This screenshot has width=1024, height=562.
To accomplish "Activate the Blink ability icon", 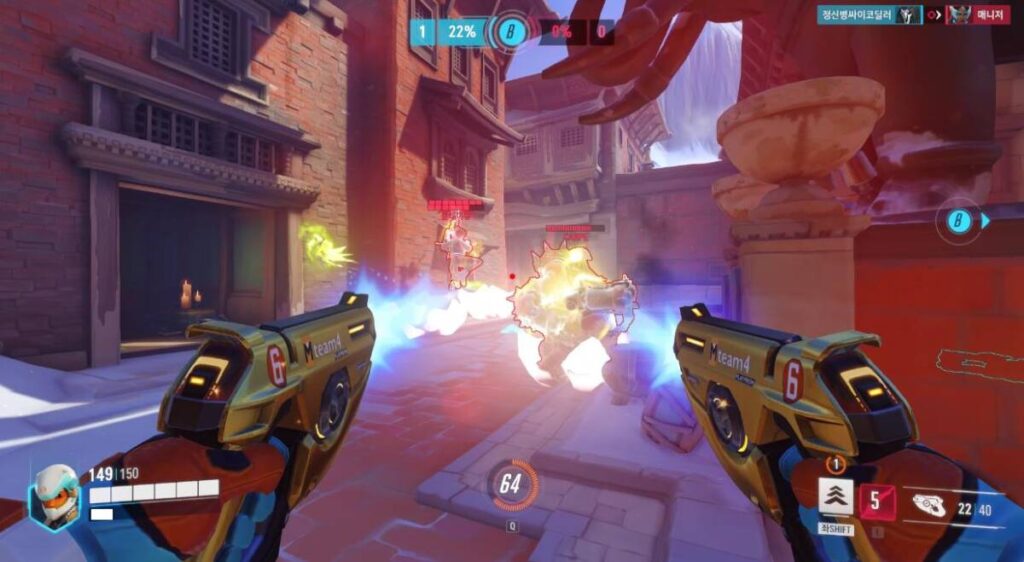I will (x=835, y=496).
